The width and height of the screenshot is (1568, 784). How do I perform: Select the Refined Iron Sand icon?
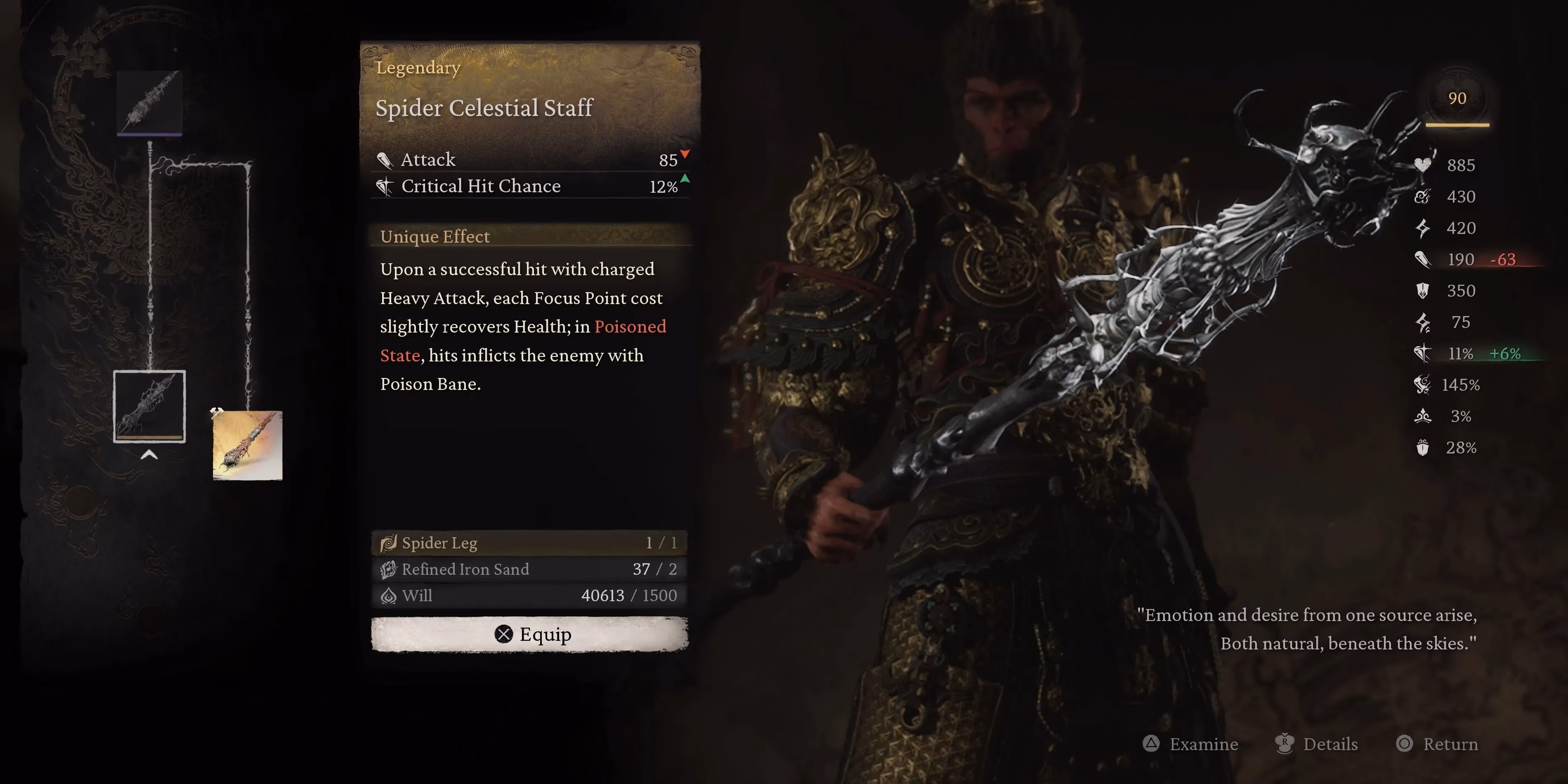[388, 569]
